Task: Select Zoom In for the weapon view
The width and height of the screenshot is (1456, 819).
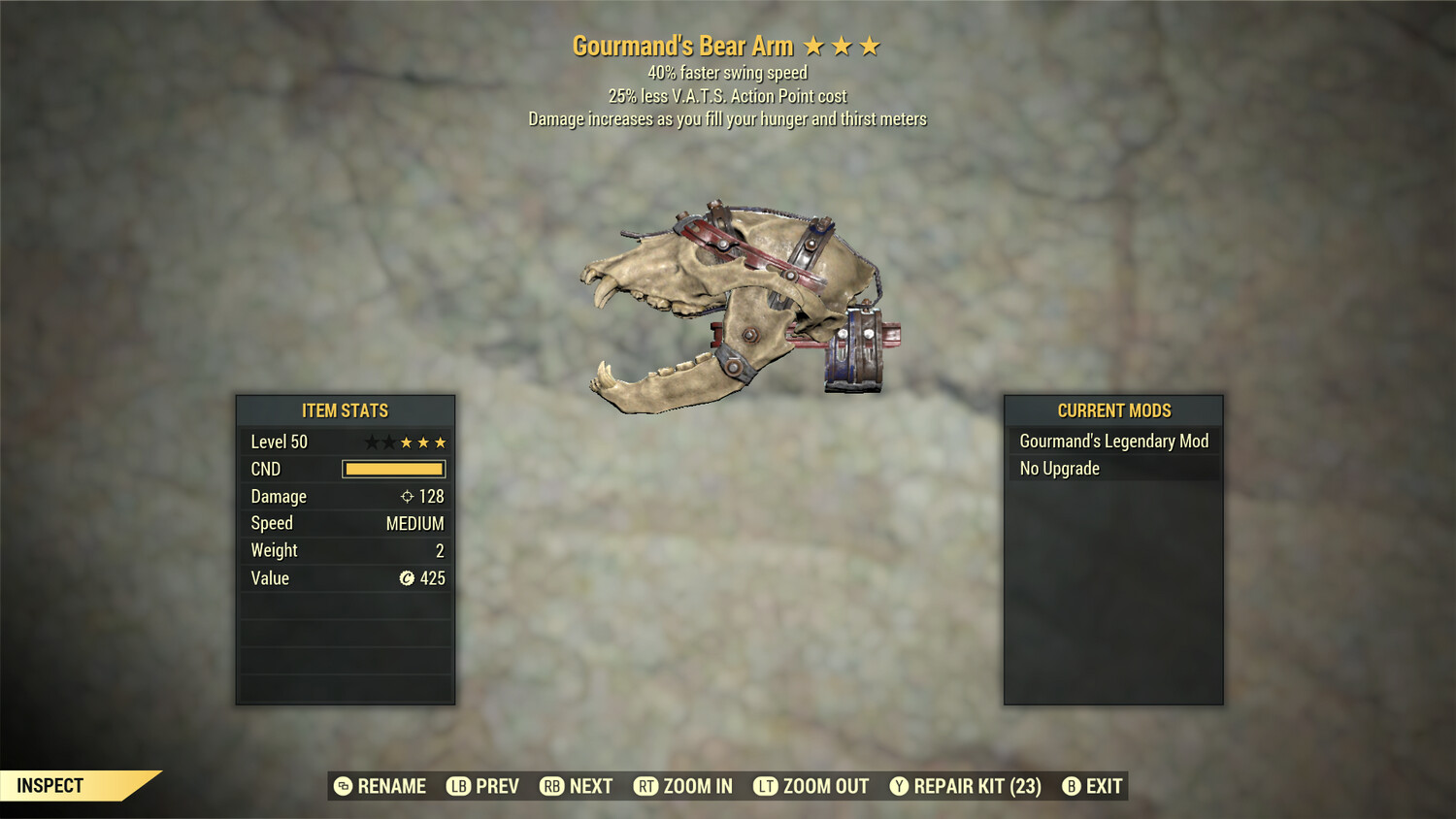Action: coord(683,786)
